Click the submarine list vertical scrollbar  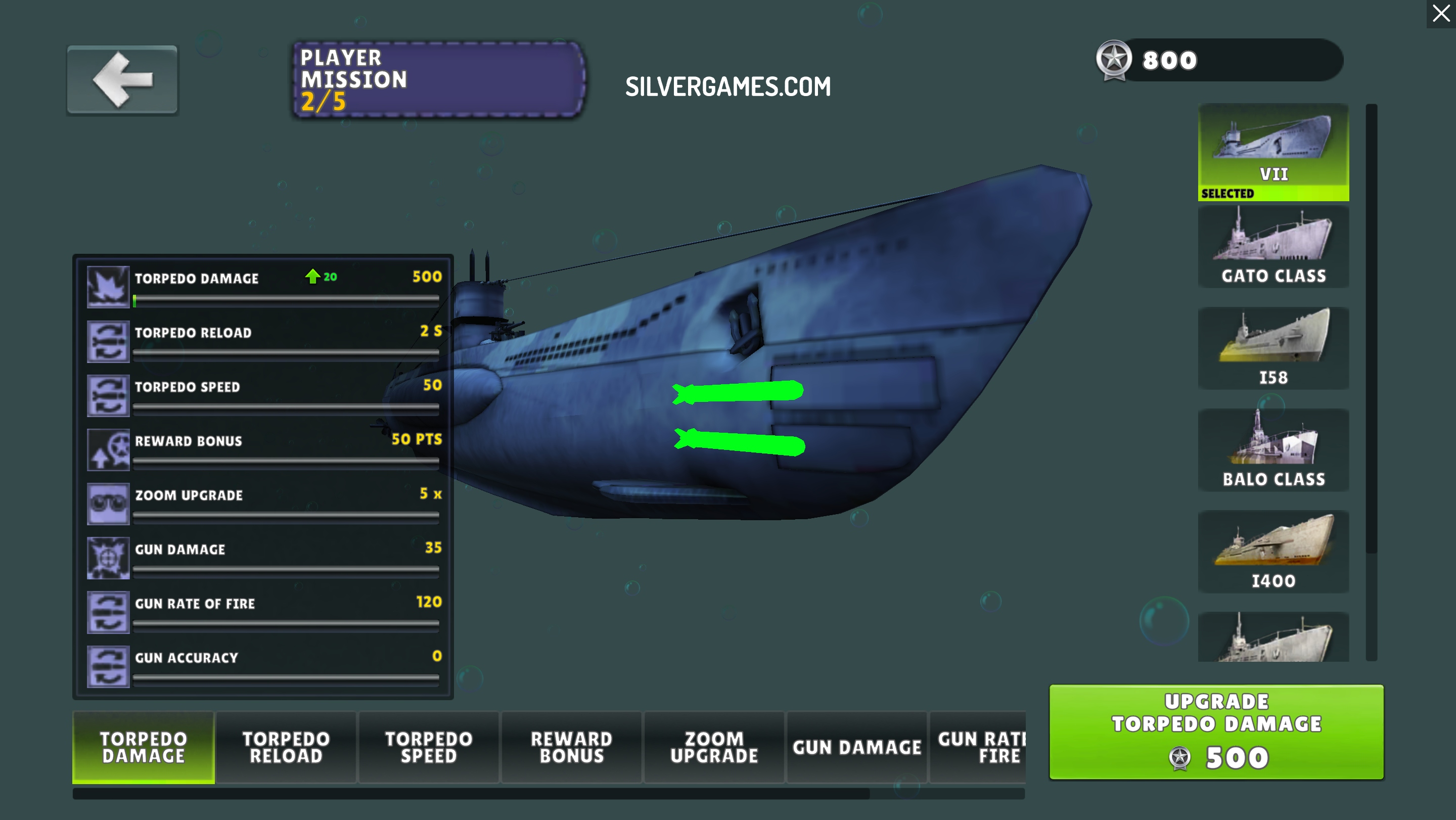1371,328
